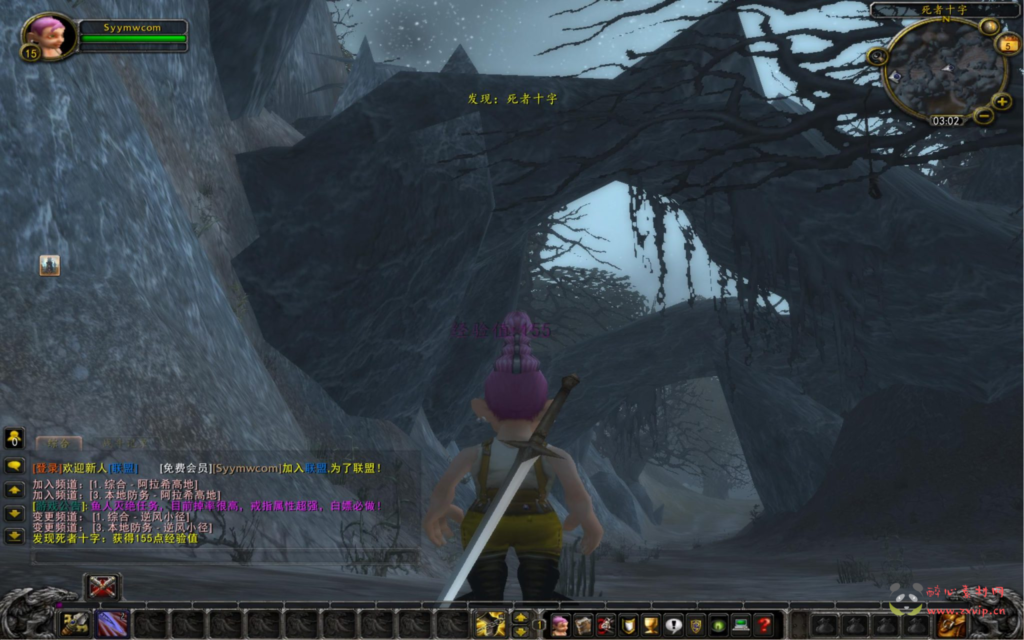Select the 综合 general chat tab
Screen dimensions: 1024x640
tap(59, 441)
